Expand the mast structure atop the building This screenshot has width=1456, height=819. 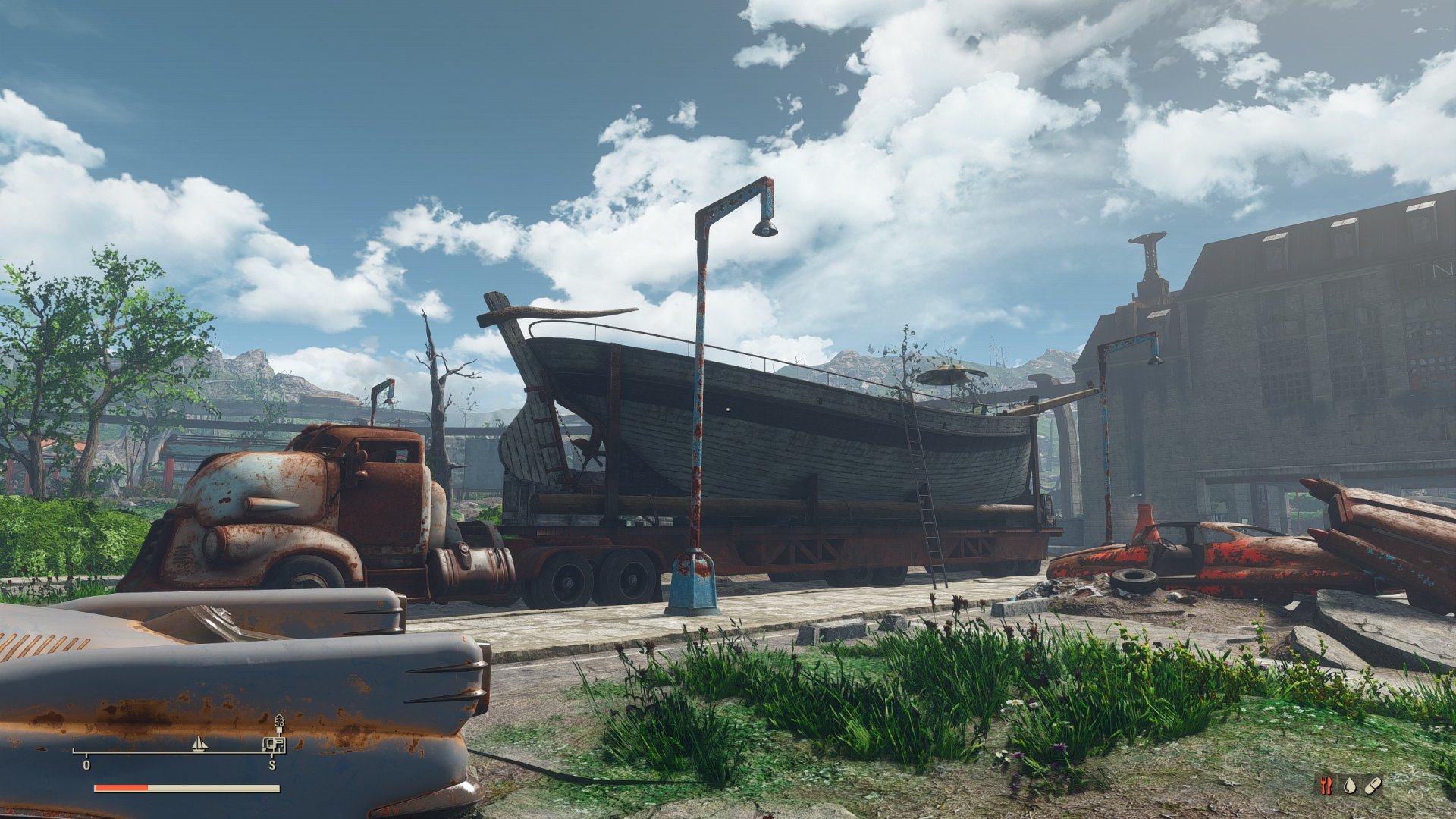point(1148,250)
